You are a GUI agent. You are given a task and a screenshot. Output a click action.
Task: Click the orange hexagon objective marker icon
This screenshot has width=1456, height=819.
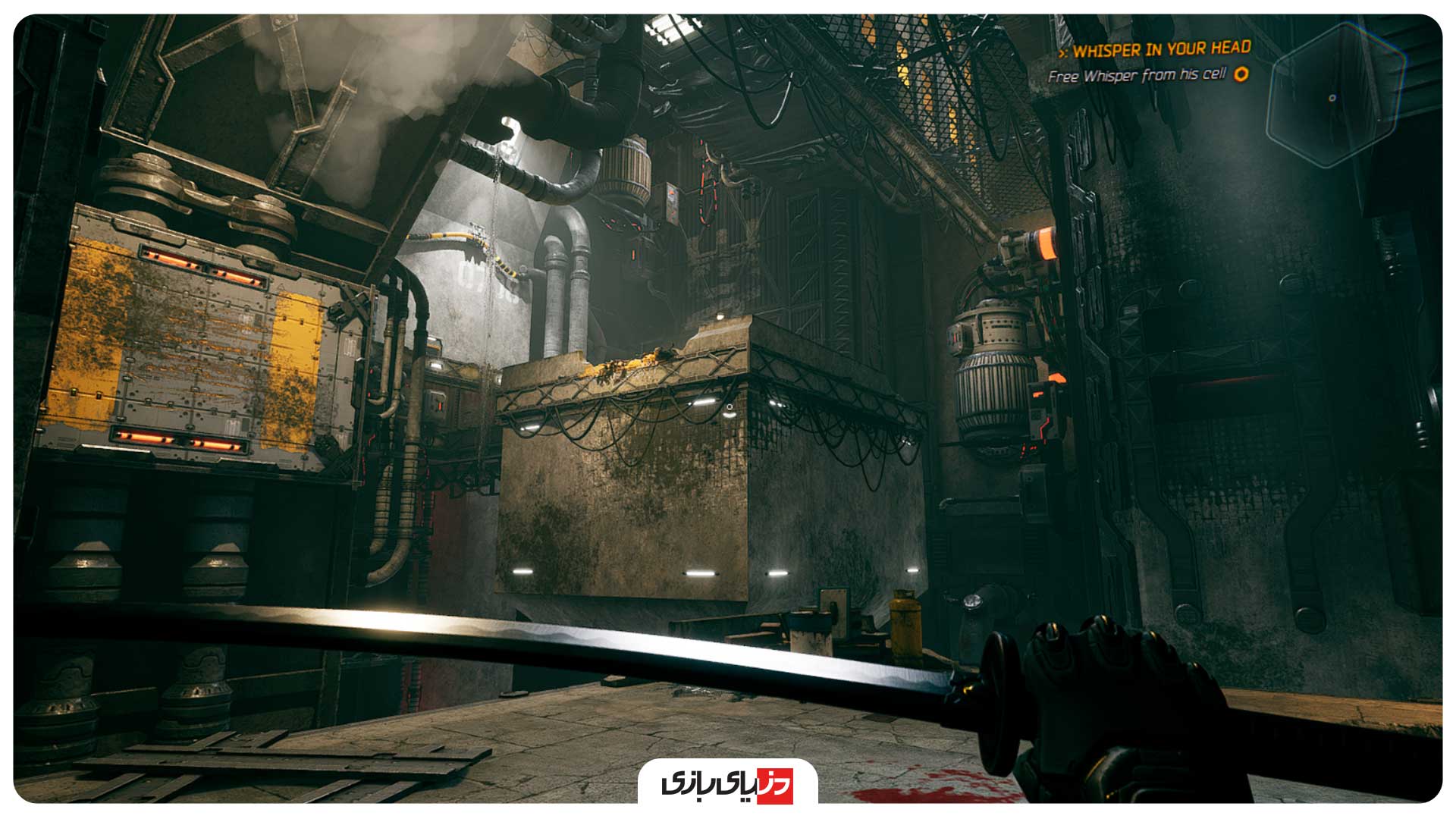coord(1241,76)
